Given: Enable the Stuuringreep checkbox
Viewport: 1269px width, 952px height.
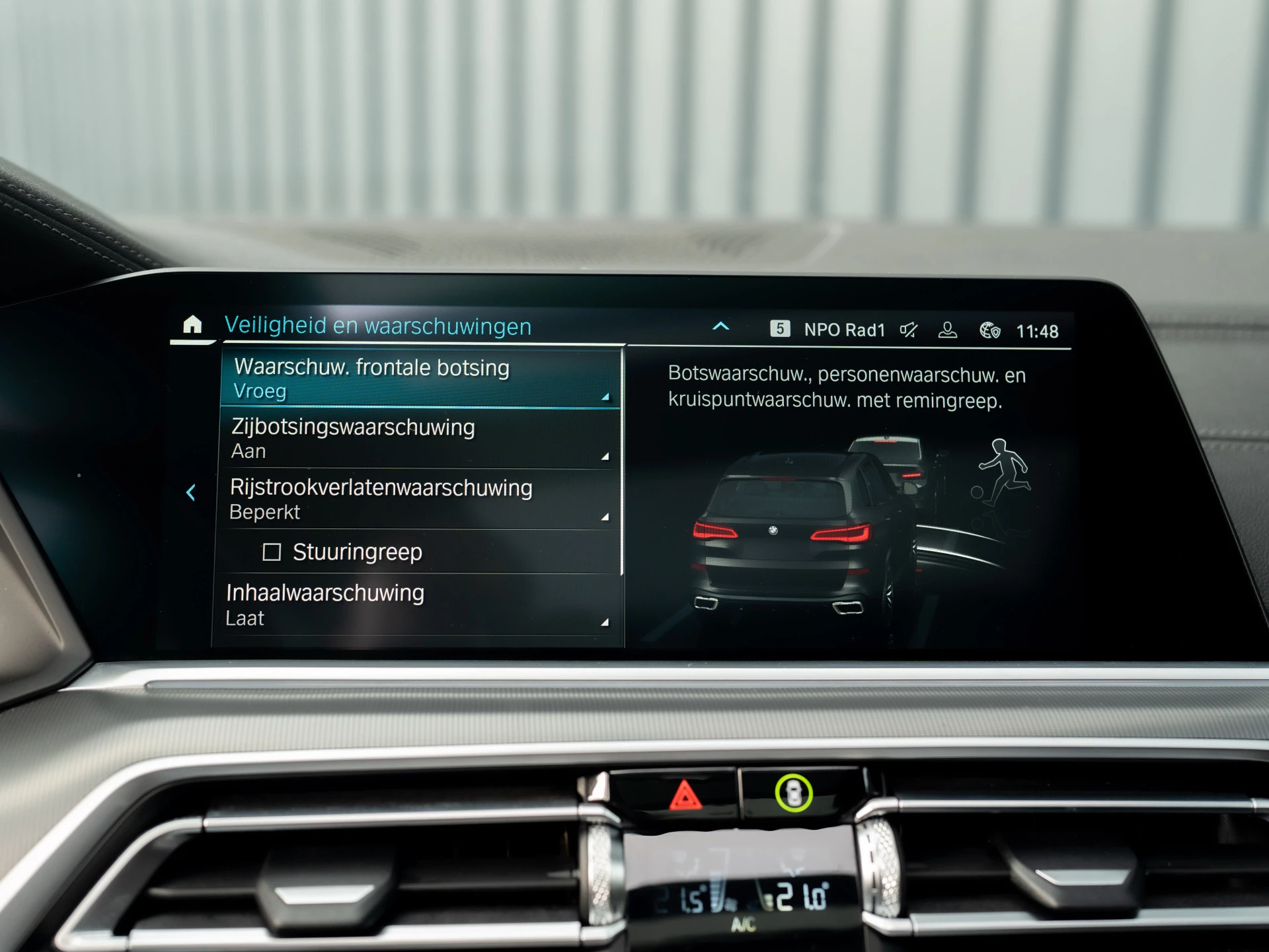Looking at the screenshot, I should (272, 552).
